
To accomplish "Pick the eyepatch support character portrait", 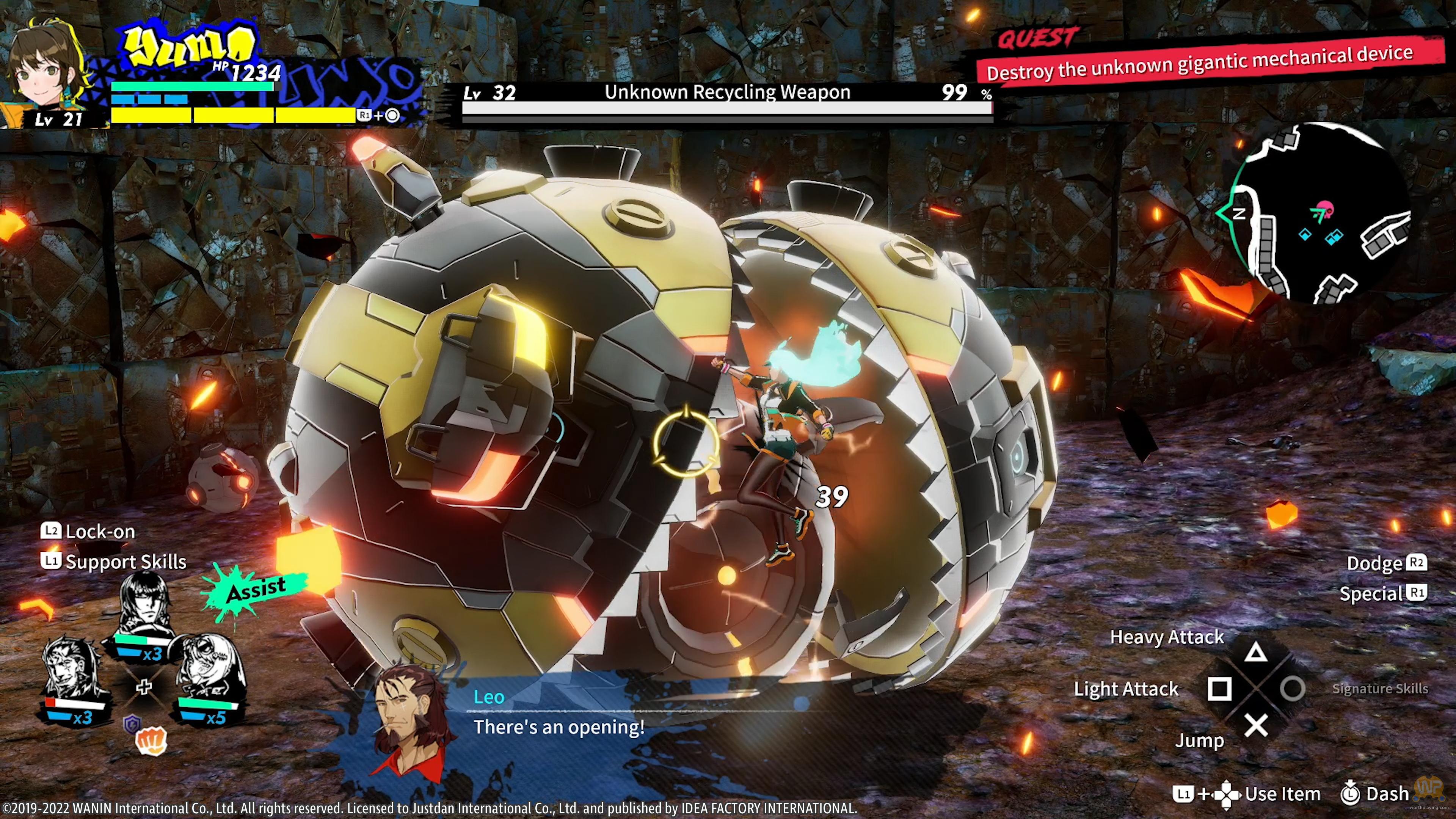I will pos(209,670).
